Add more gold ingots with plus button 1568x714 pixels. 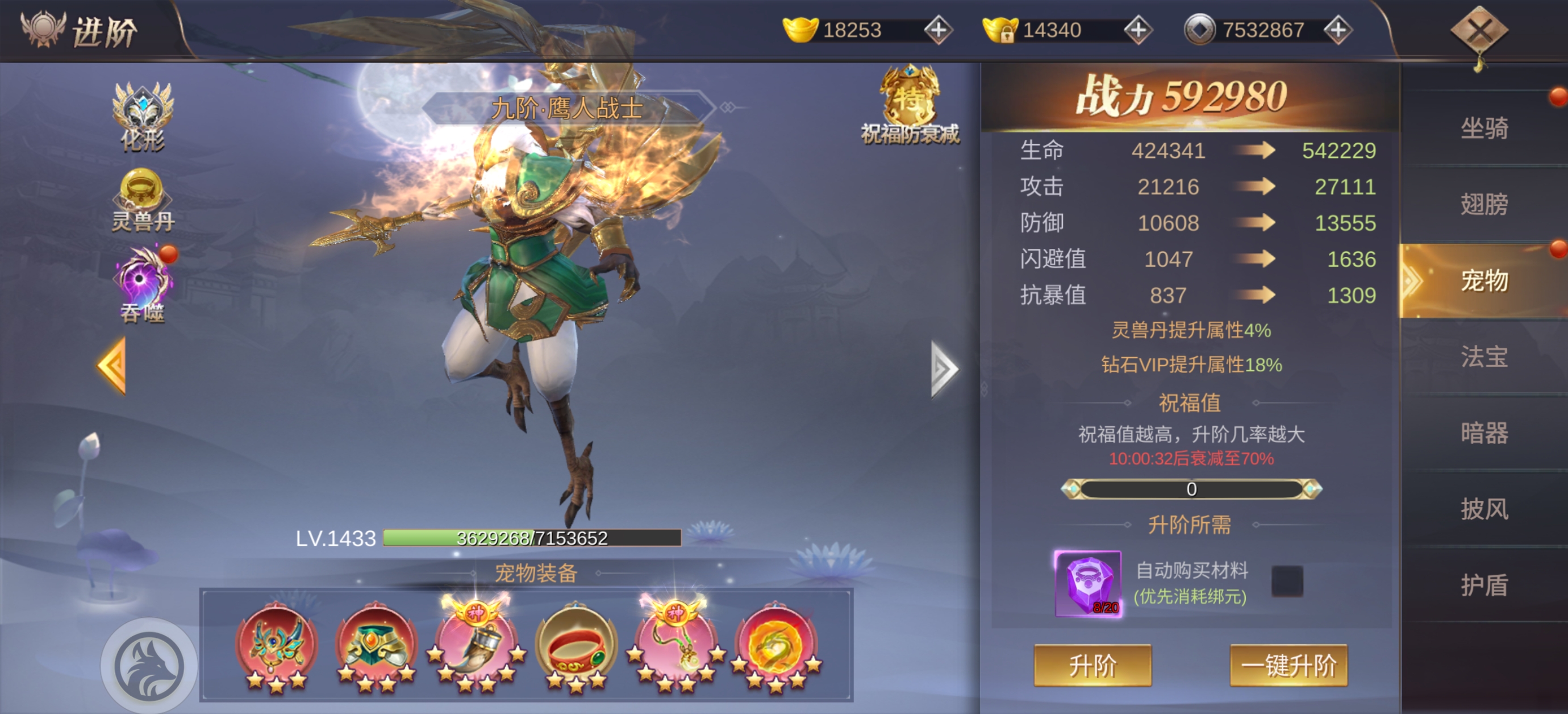pyautogui.click(x=938, y=30)
